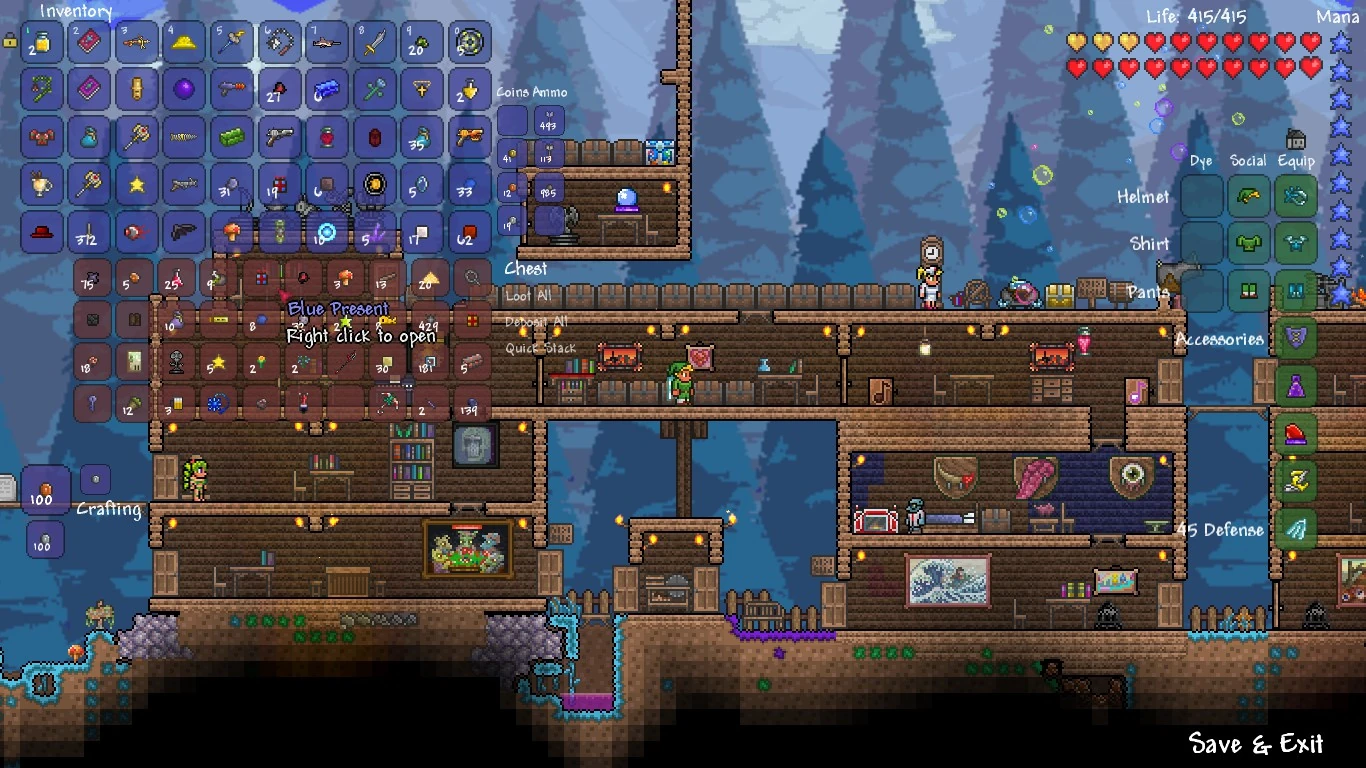
Task: Switch to the Equip tab
Action: (1295, 161)
